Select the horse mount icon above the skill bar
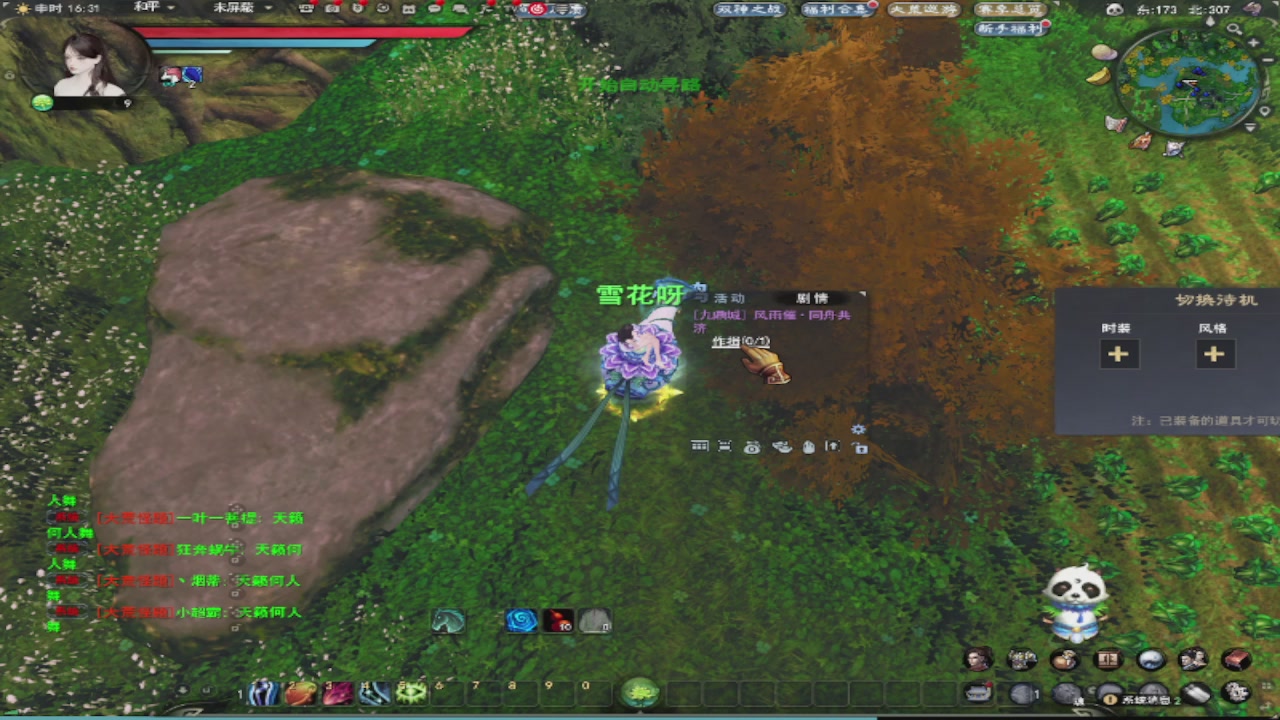This screenshot has height=720, width=1280. click(448, 622)
